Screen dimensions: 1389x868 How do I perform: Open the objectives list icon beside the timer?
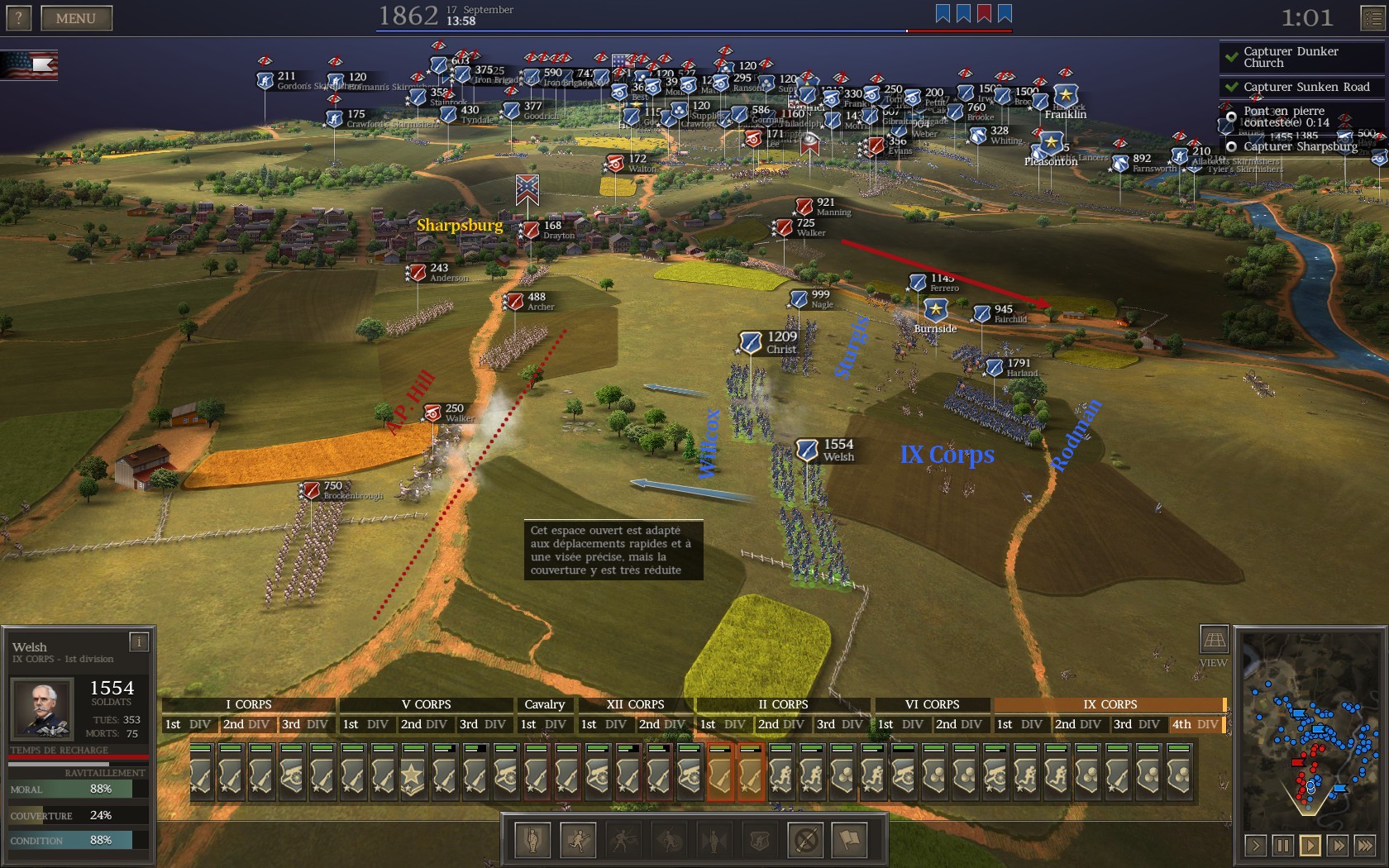(1373, 18)
